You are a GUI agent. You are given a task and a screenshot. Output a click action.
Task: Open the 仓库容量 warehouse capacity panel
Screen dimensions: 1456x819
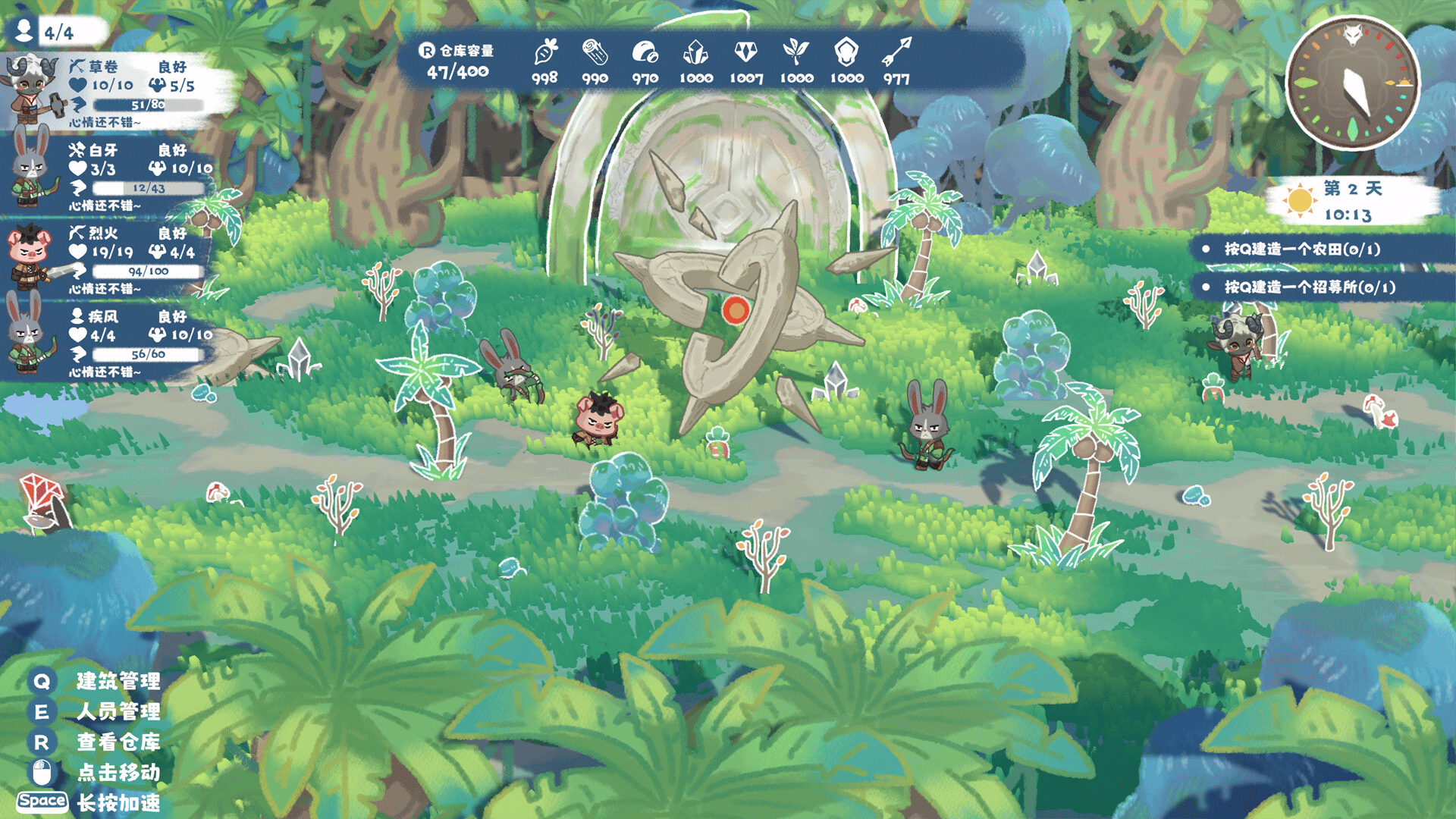(x=457, y=62)
